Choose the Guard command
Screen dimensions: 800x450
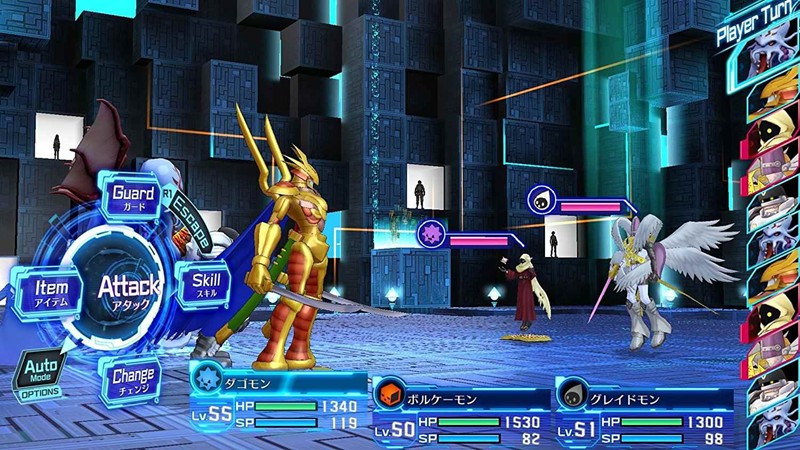(132, 196)
